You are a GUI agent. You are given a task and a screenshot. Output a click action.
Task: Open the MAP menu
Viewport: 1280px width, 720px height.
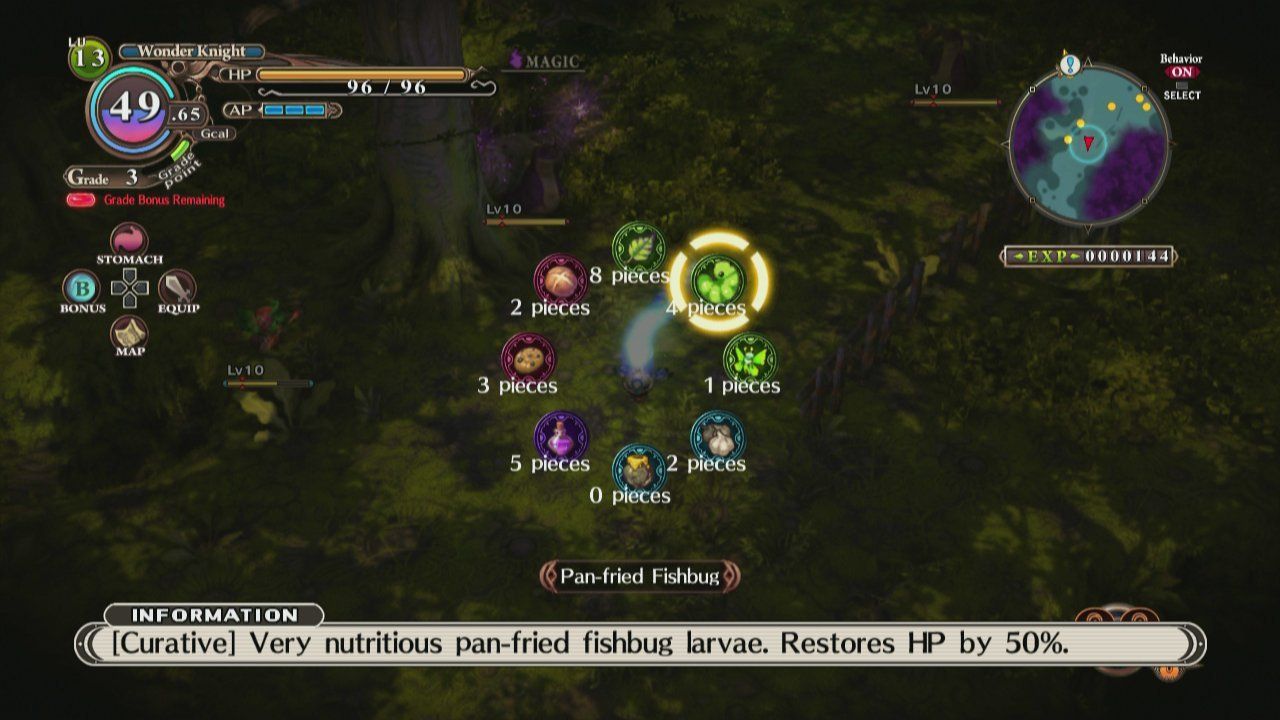(x=129, y=333)
